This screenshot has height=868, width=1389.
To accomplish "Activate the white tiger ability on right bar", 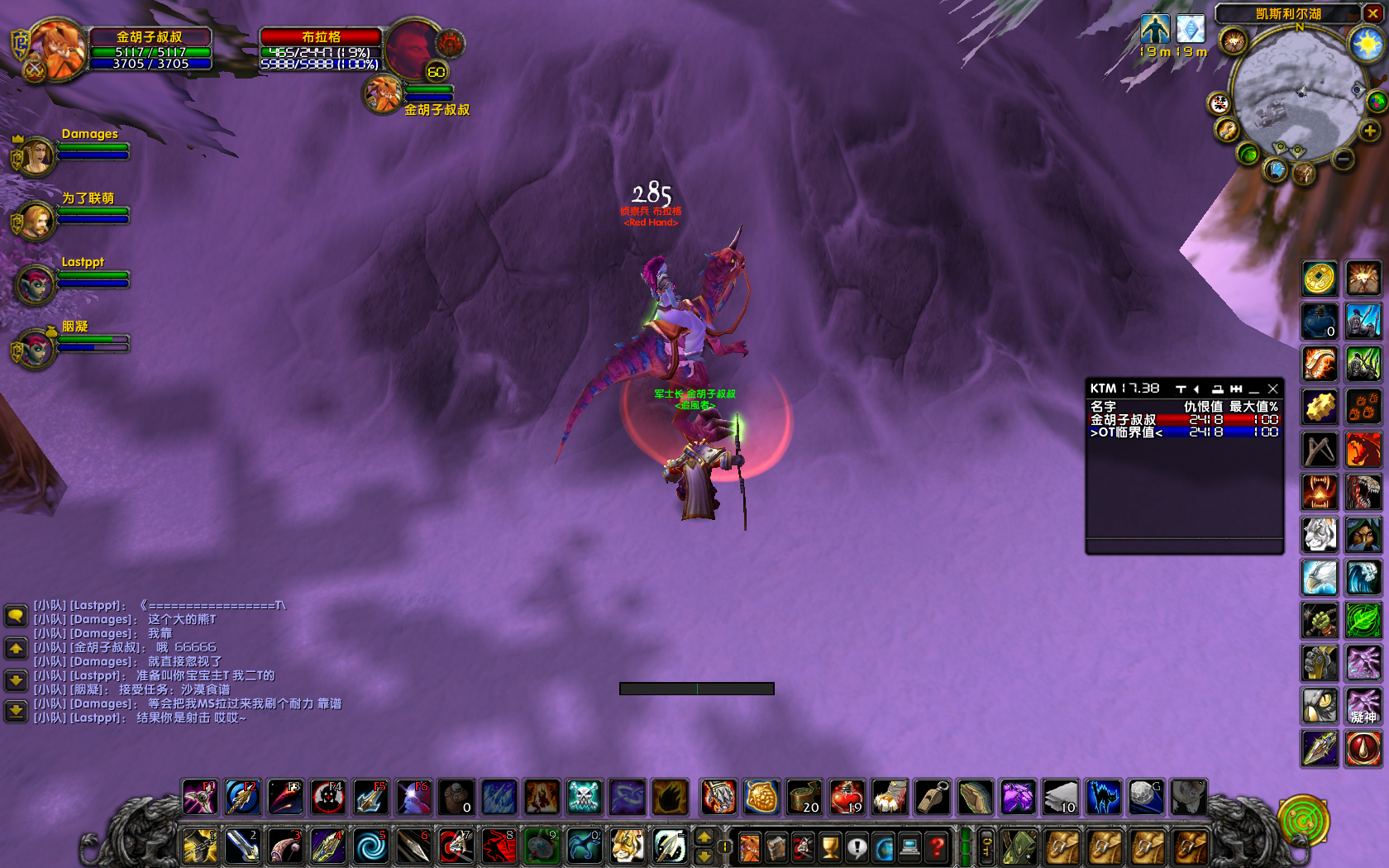I will 1320,535.
